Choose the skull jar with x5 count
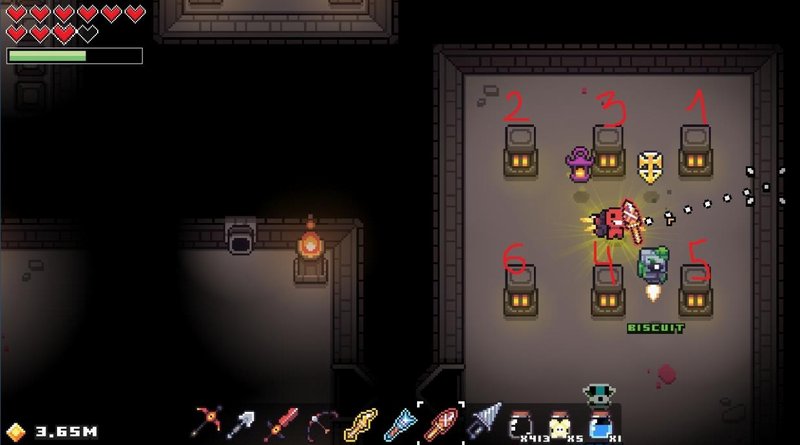 [x=560, y=425]
